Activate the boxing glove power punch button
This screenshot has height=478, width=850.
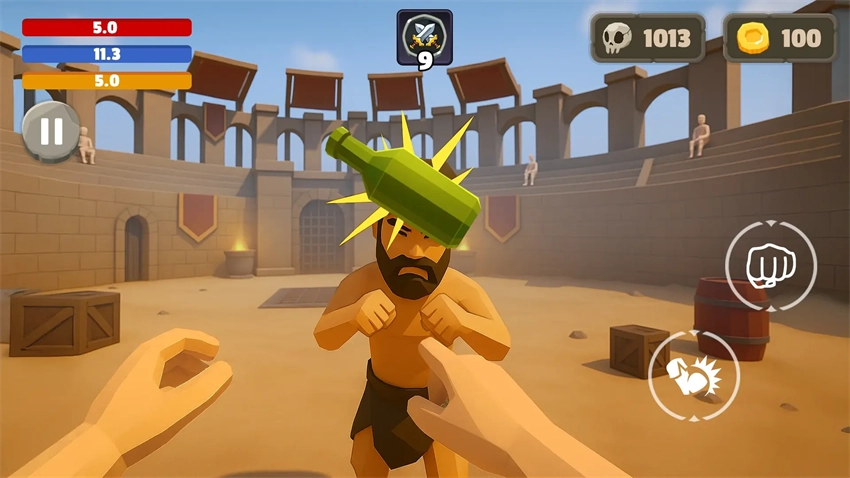[x=694, y=376]
